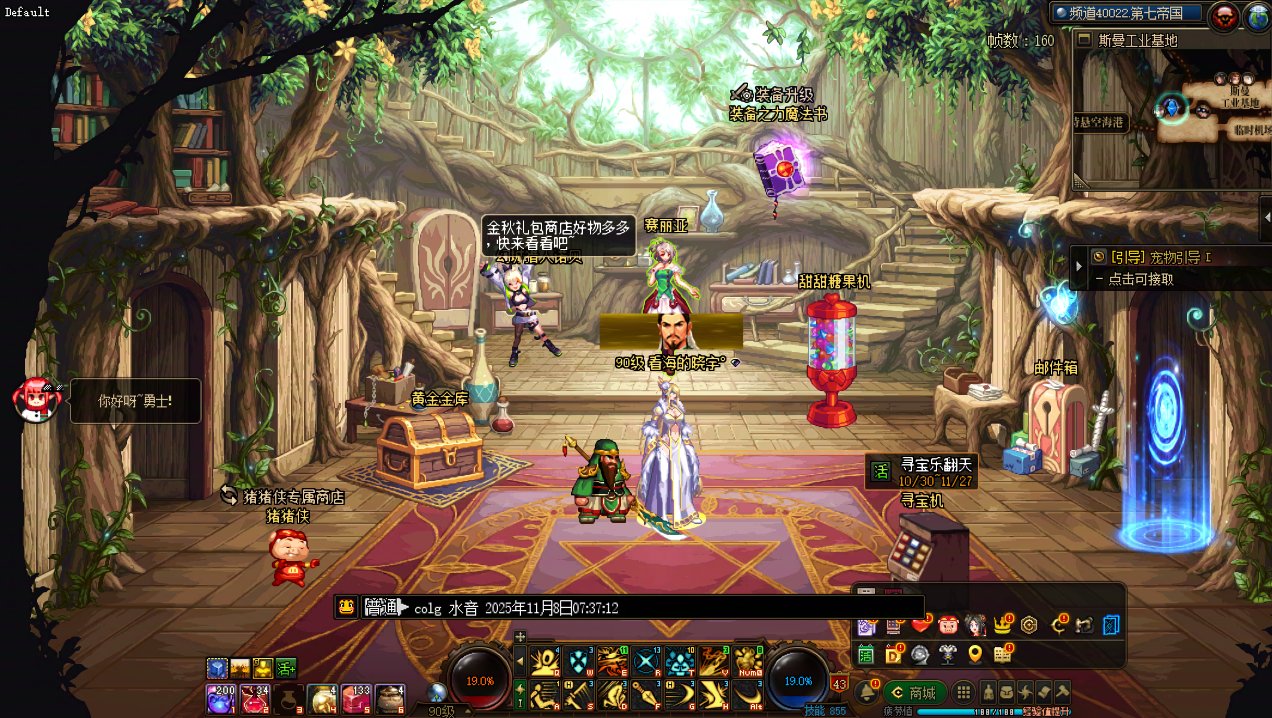Click the yellow smiley emote button by chat
The image size is (1272, 718).
347,606
